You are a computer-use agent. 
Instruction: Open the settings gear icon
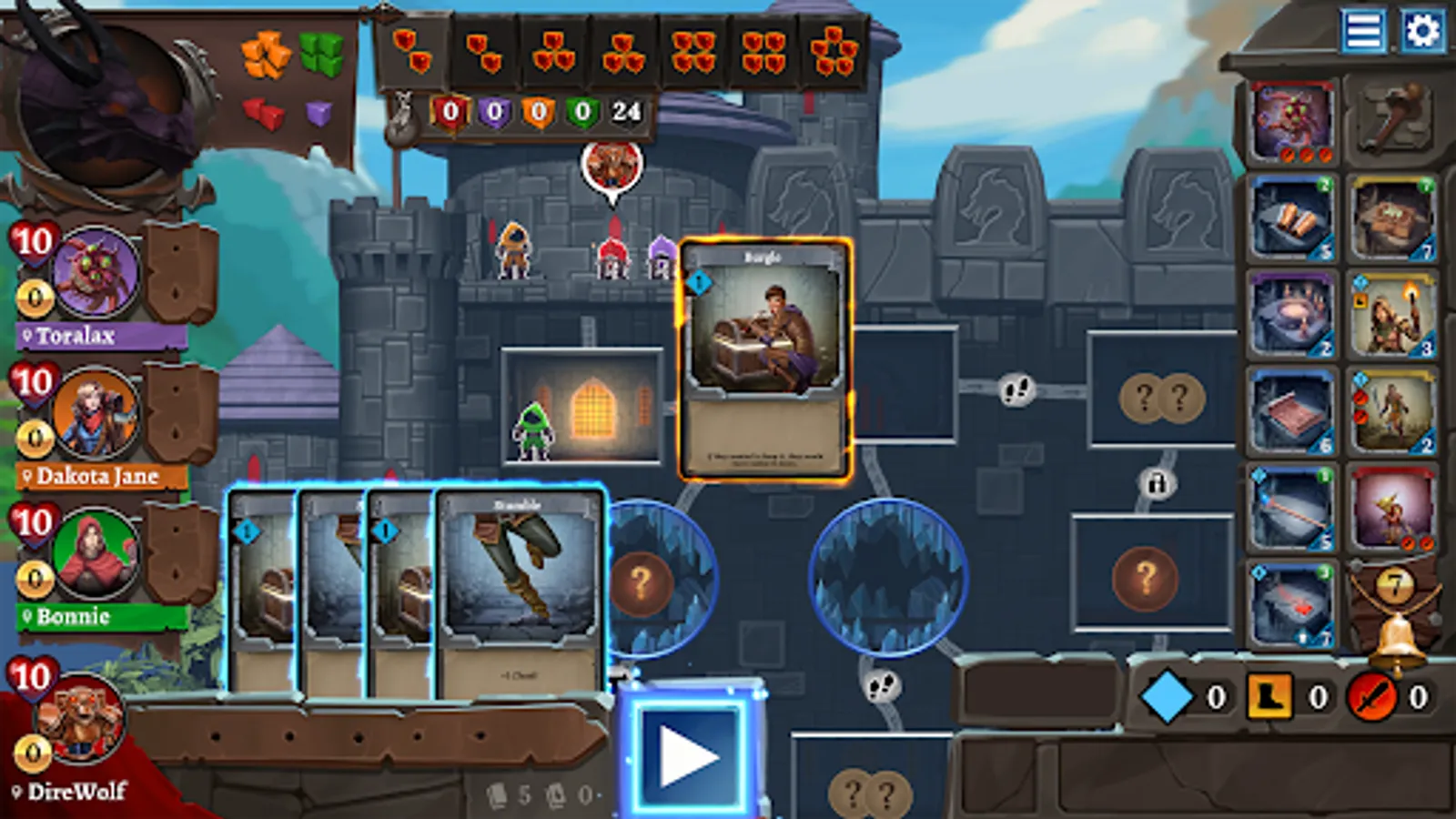1424,29
